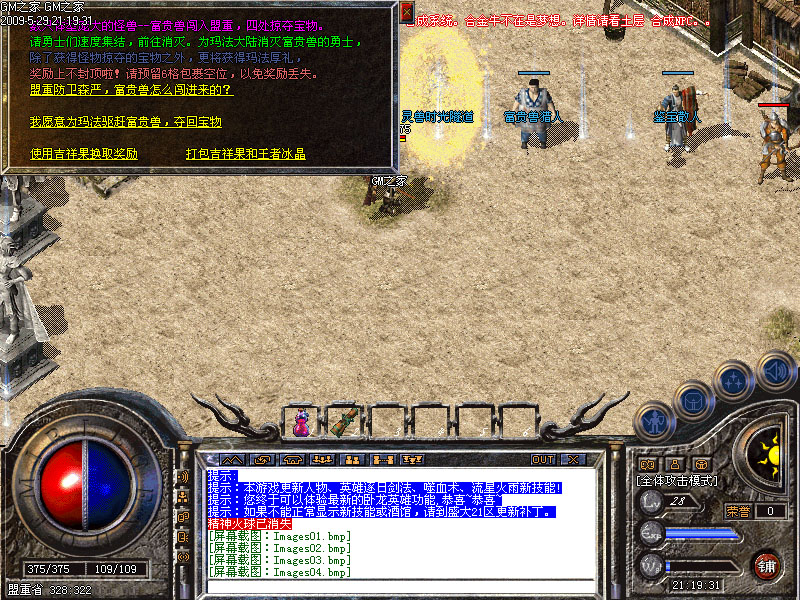Ask how the 富贵兽 broke into 盟重
Screen dimensions: 800x600
[x=131, y=90]
